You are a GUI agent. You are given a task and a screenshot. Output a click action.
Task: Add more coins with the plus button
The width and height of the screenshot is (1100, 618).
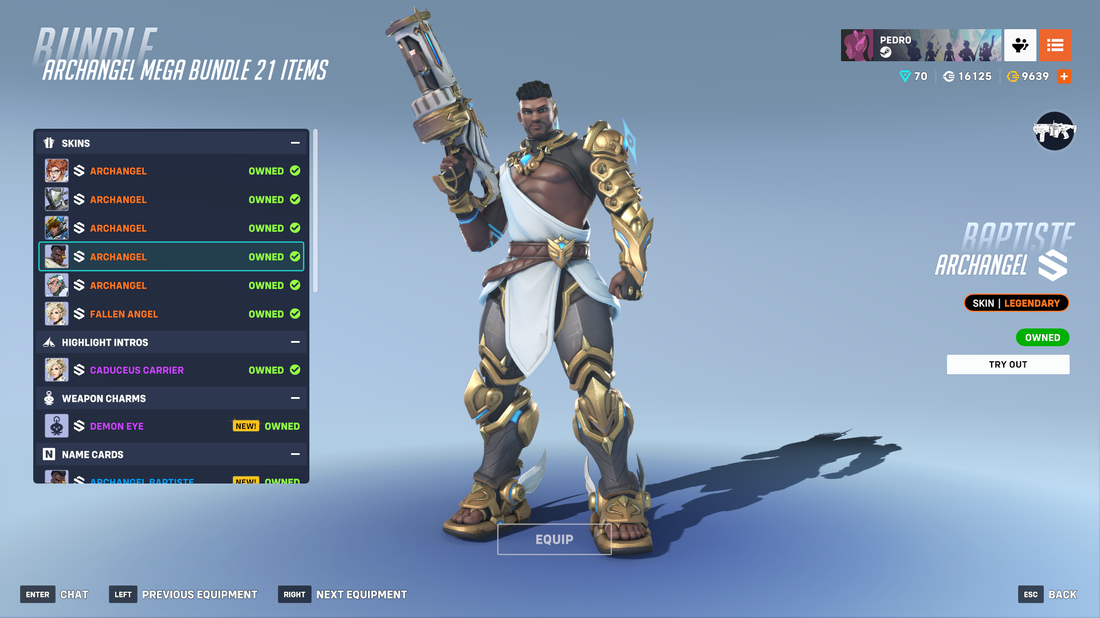1064,76
